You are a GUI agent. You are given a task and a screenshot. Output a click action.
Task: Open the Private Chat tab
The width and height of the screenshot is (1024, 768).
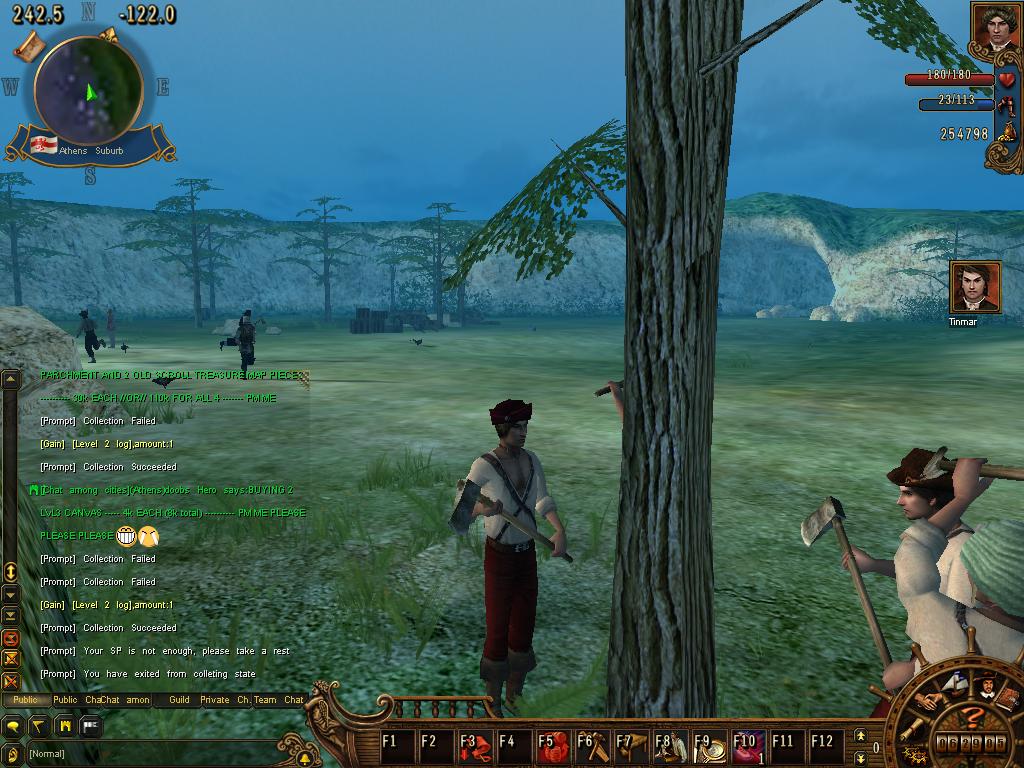(x=225, y=700)
